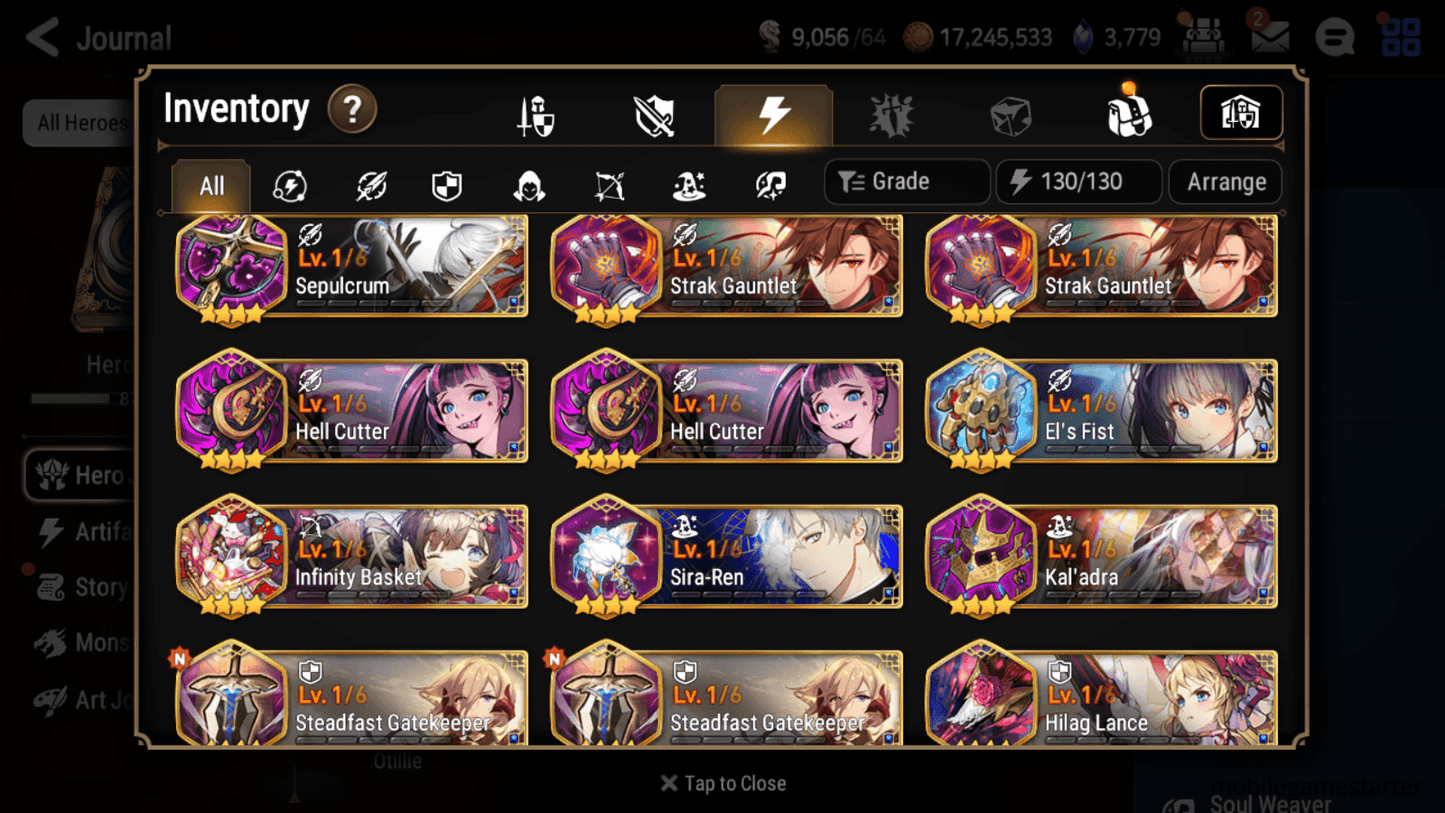Open the materials cube tab
Screen dimensions: 1445x813
[1009, 114]
